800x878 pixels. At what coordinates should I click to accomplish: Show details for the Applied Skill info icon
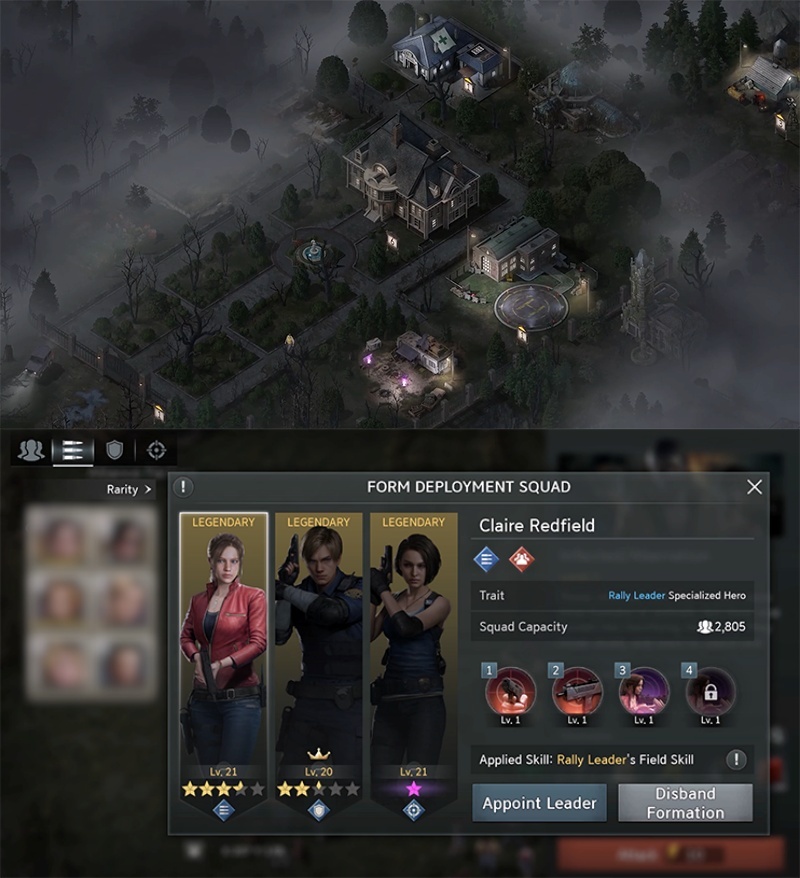pos(736,760)
